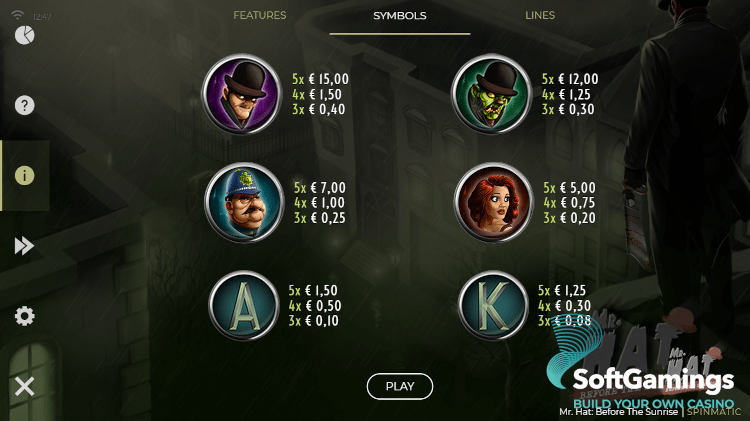750x421 pixels.
Task: Activate the fast-forward double arrow icon
Action: 25,246
